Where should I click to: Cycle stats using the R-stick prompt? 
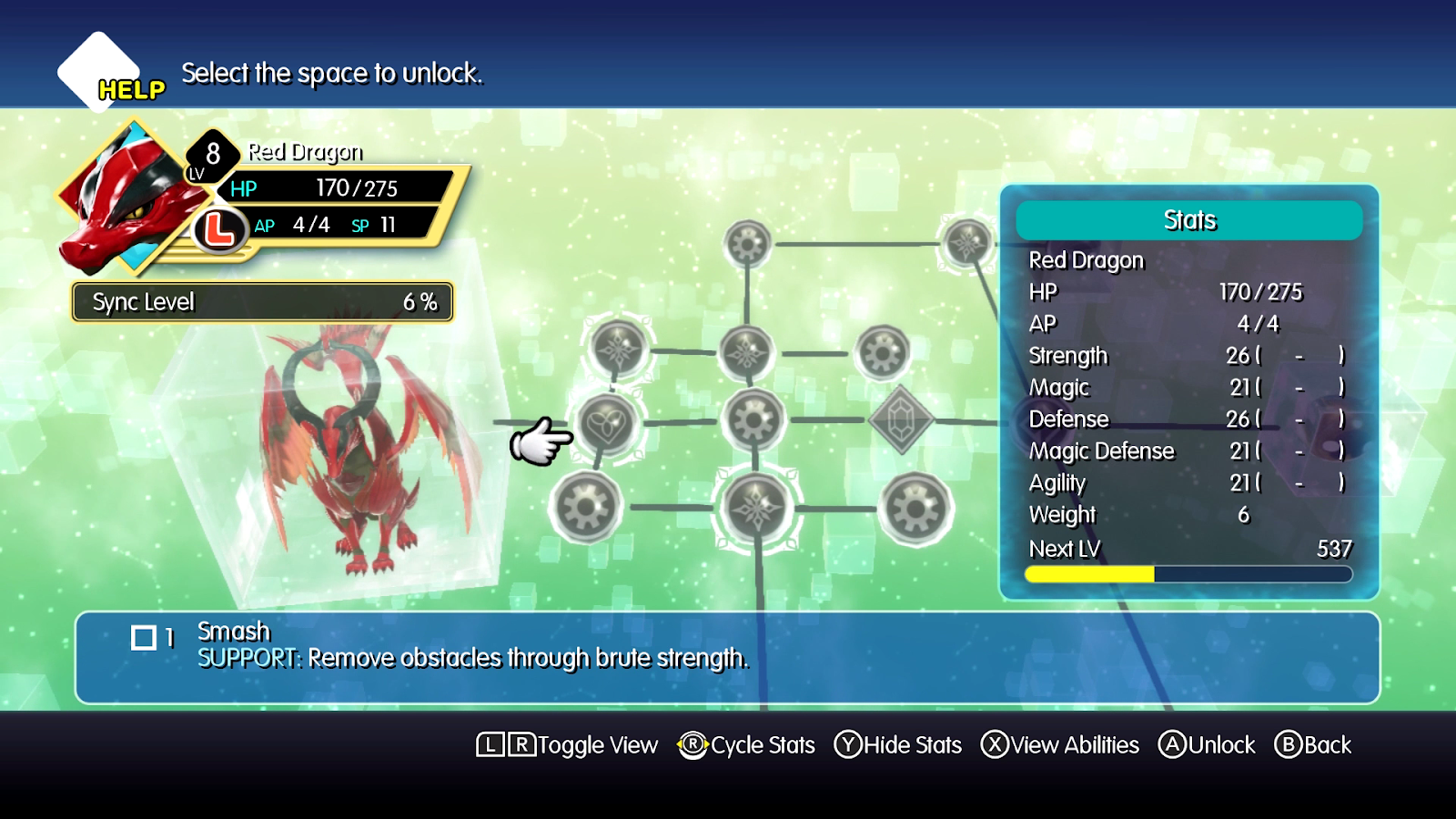746,744
